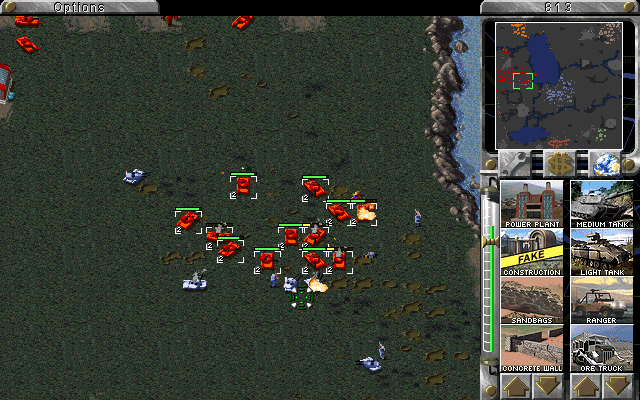640x400 pixels.
Task: Queue a Medium Tank
Action: pos(601,204)
